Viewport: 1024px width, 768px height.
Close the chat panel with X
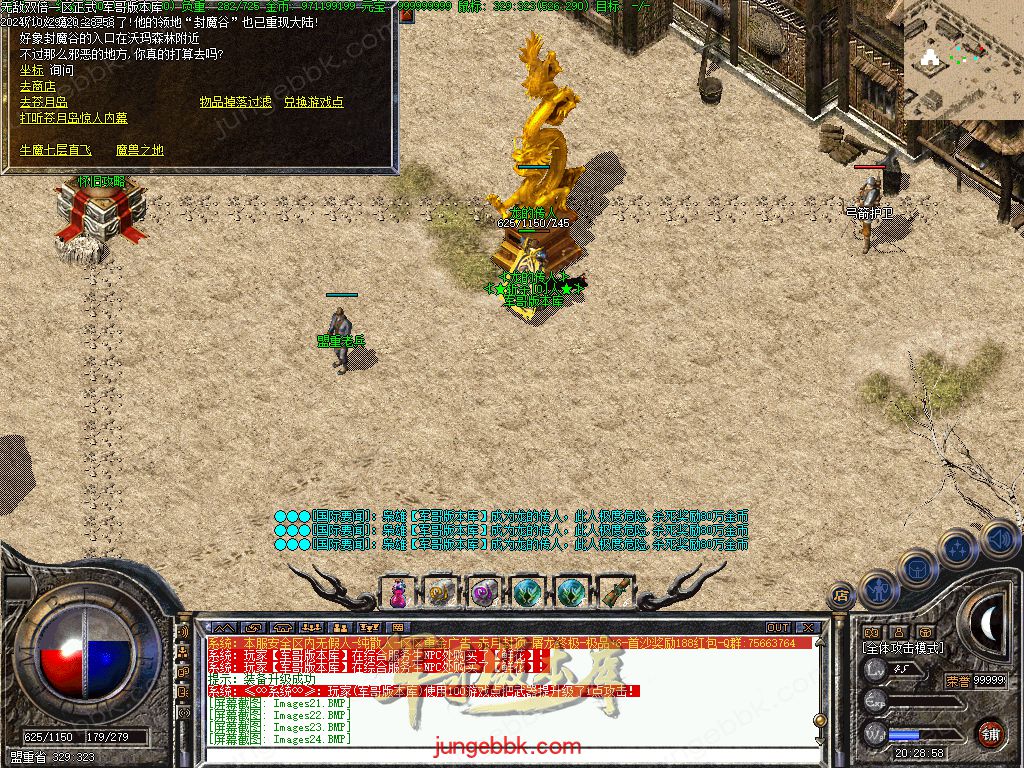pos(807,628)
